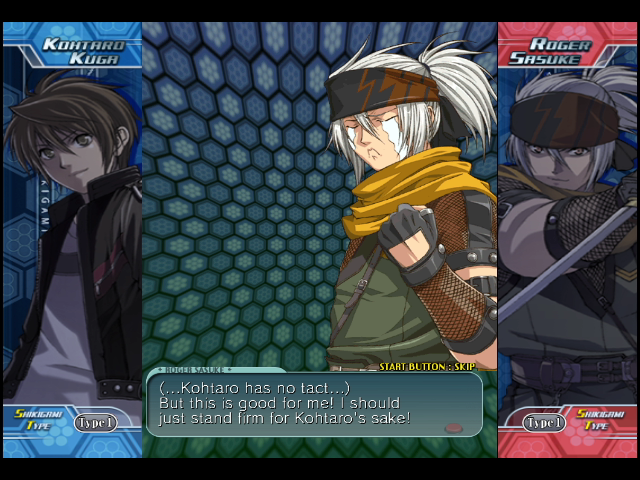Click the red continue indicator in dialogue
This screenshot has height=480, width=640.
(453, 428)
